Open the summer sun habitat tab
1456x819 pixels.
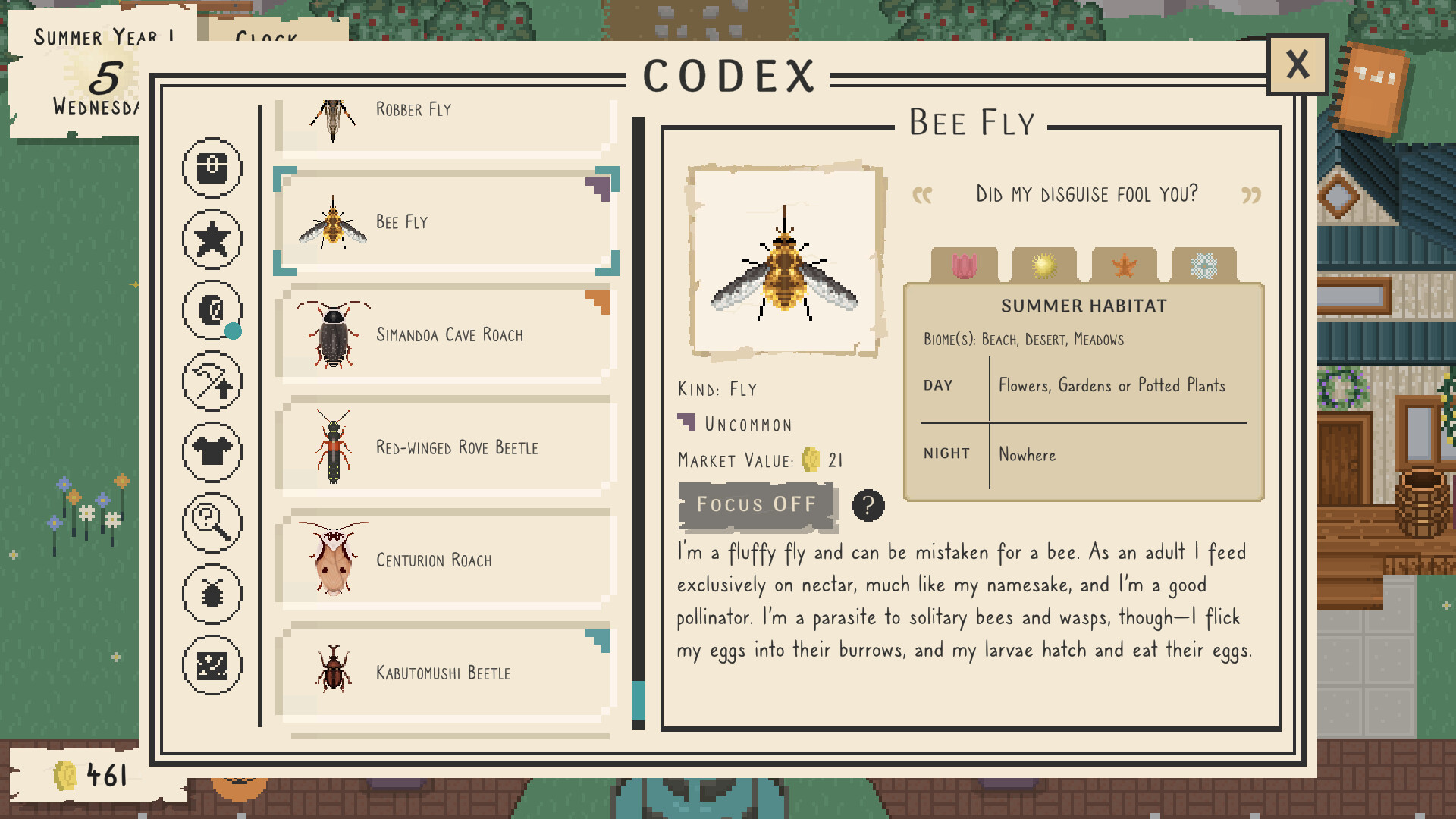tap(1044, 264)
